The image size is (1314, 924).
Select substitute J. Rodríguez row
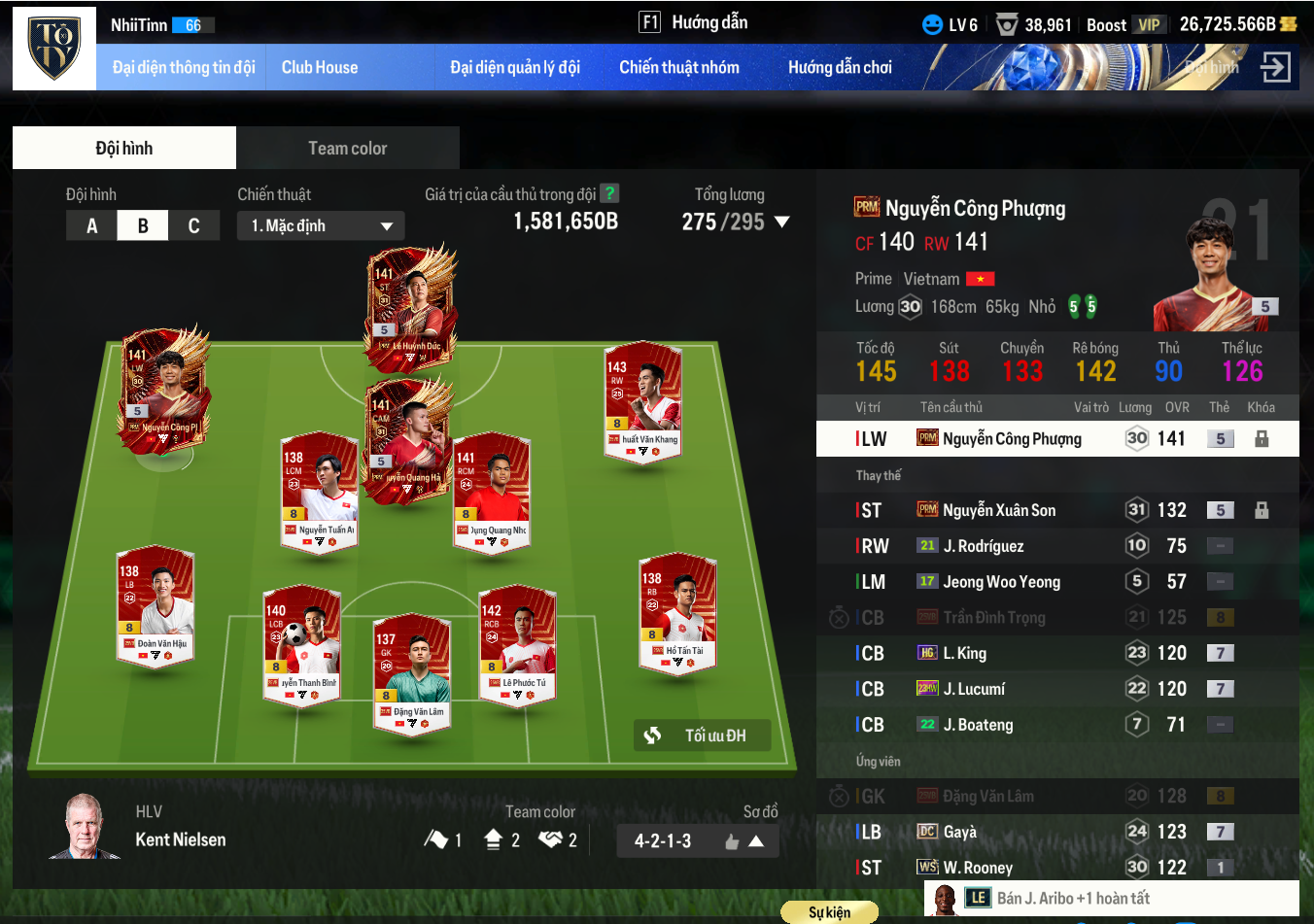[1057, 546]
